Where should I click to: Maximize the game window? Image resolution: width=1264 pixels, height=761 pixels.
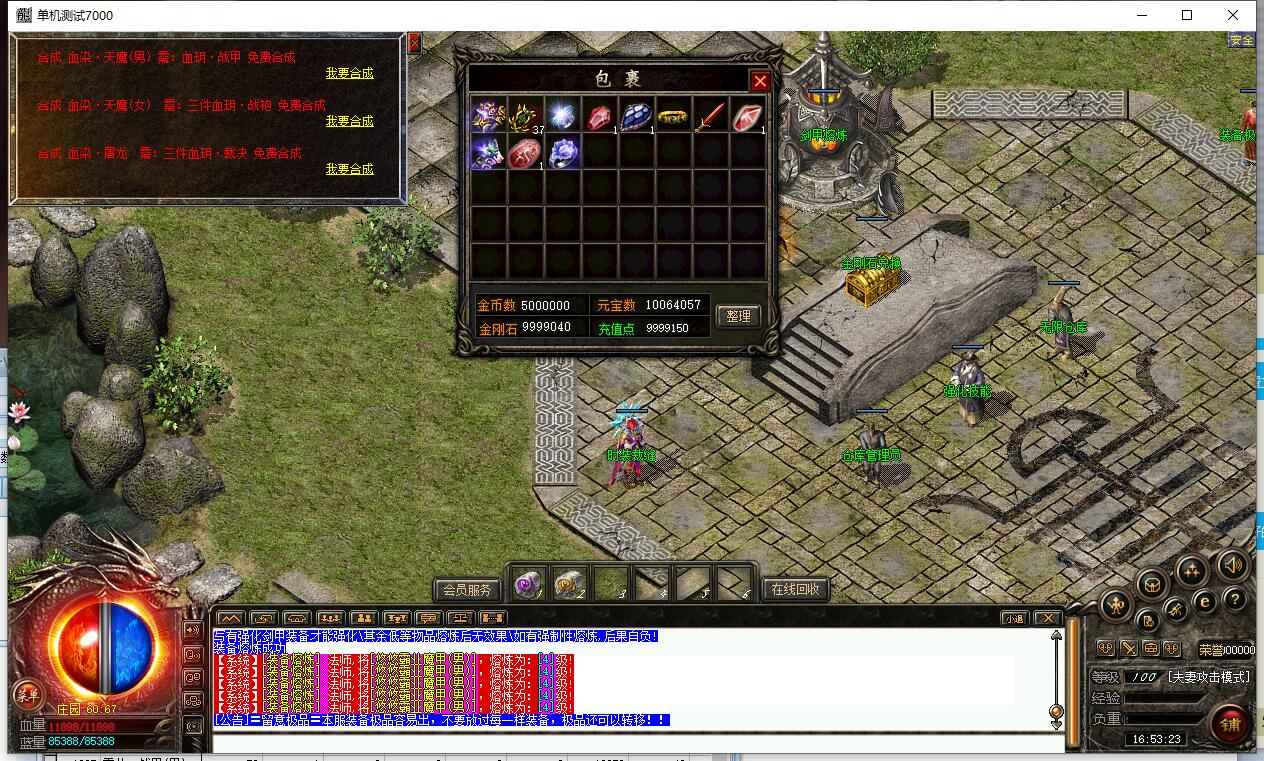coord(1187,15)
